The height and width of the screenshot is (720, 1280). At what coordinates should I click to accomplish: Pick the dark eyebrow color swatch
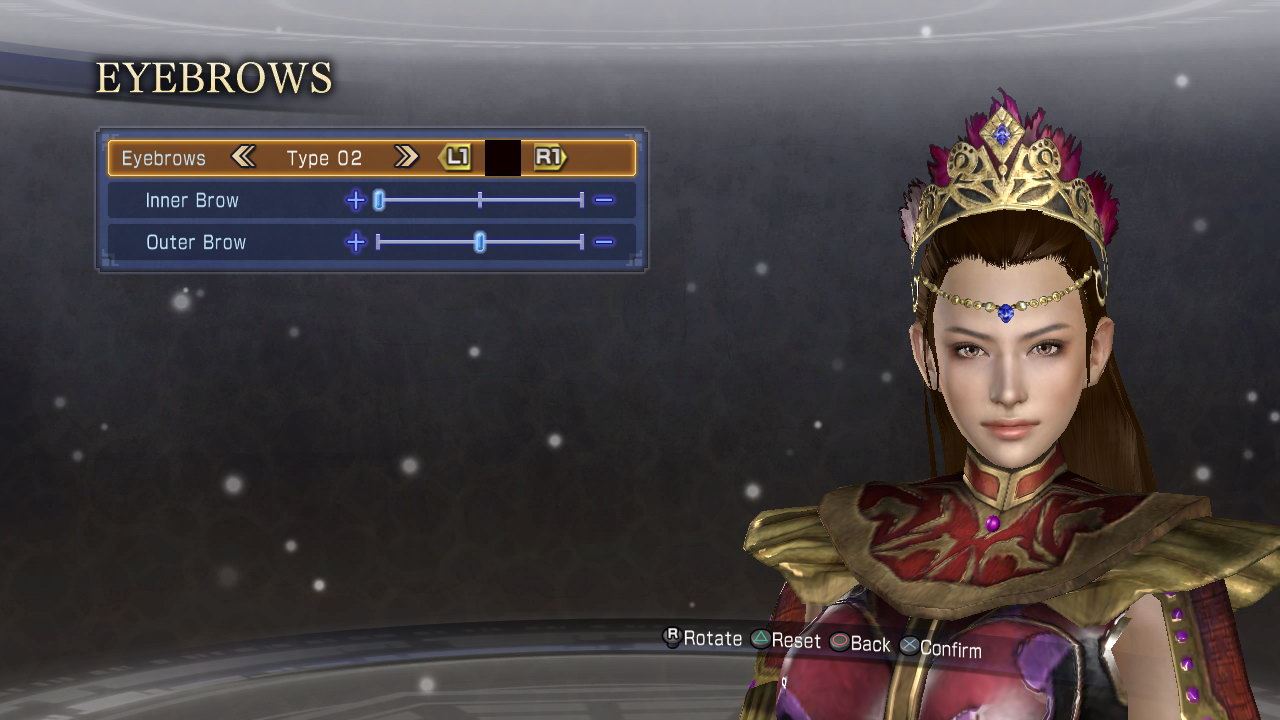502,158
